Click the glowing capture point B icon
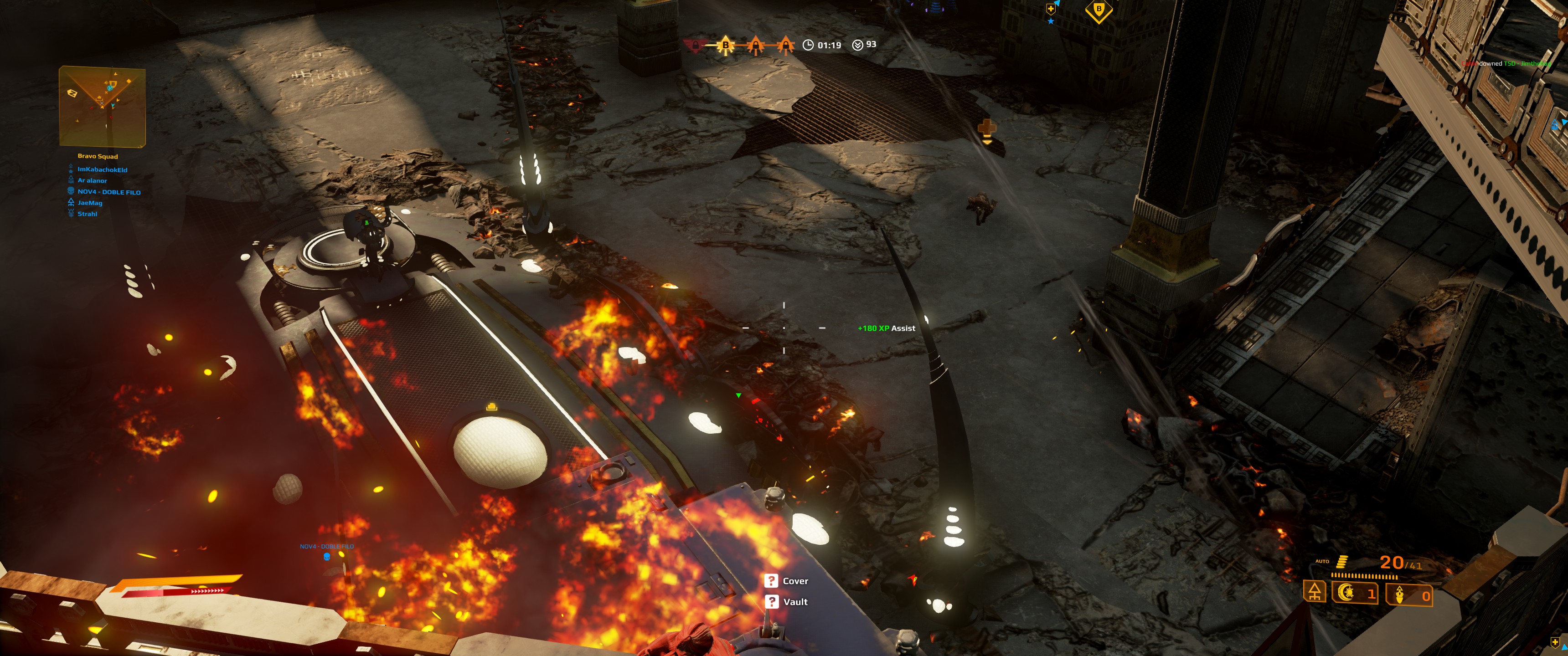 tap(725, 45)
